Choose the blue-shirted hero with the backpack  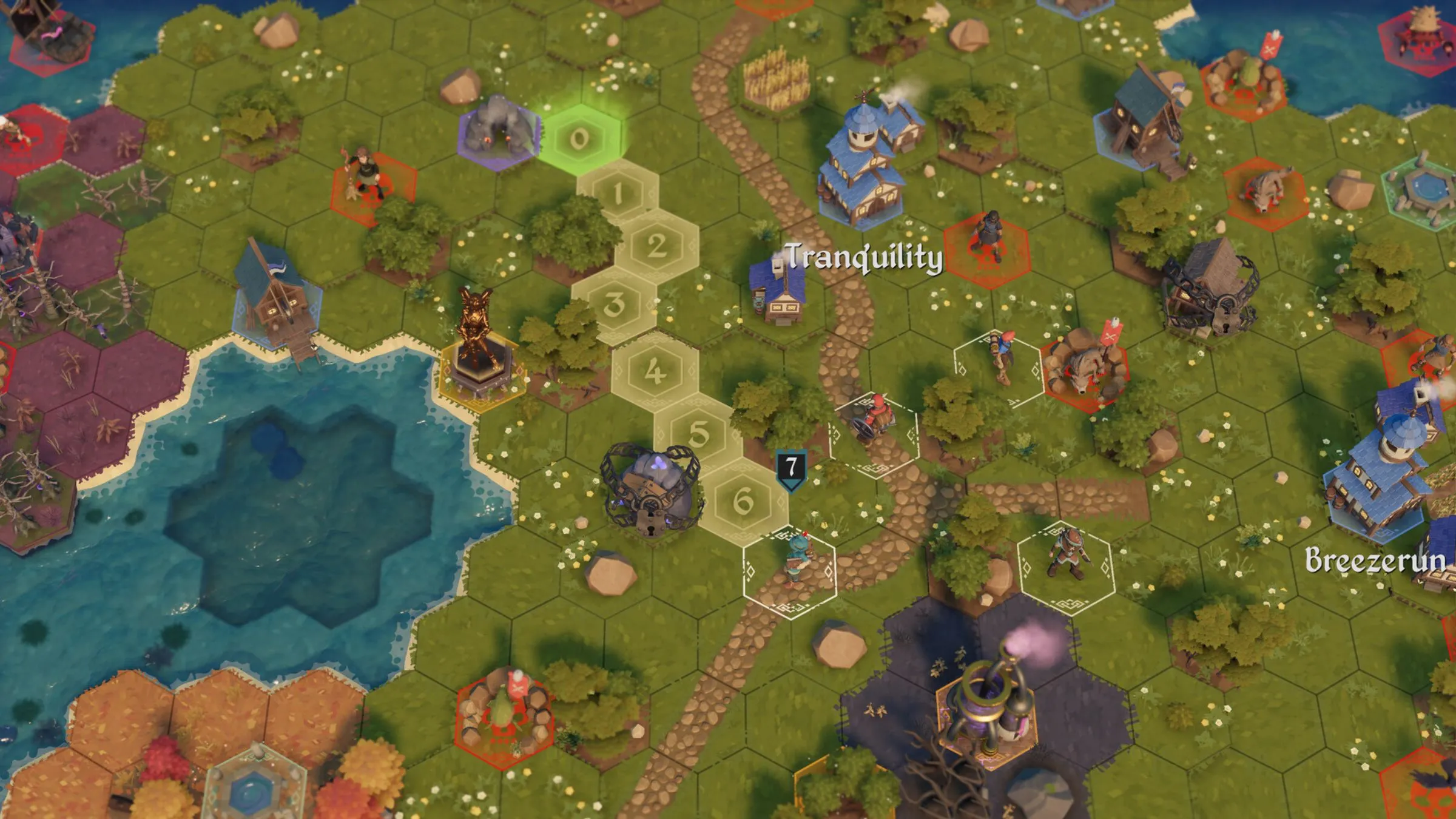[x=998, y=359]
